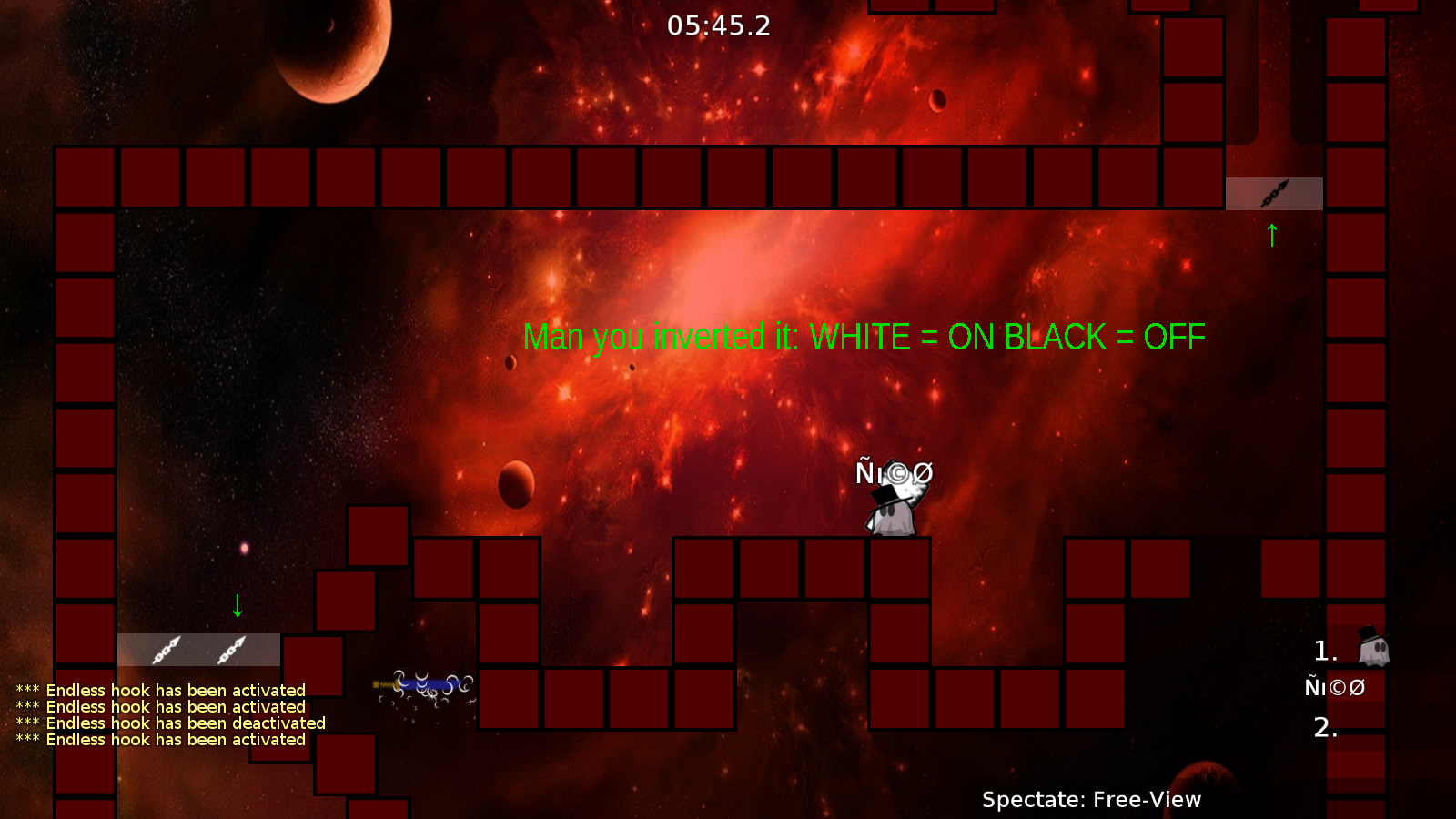Click the race timer showing 05:45.2
The width and height of the screenshot is (1456, 819).
pos(718,25)
